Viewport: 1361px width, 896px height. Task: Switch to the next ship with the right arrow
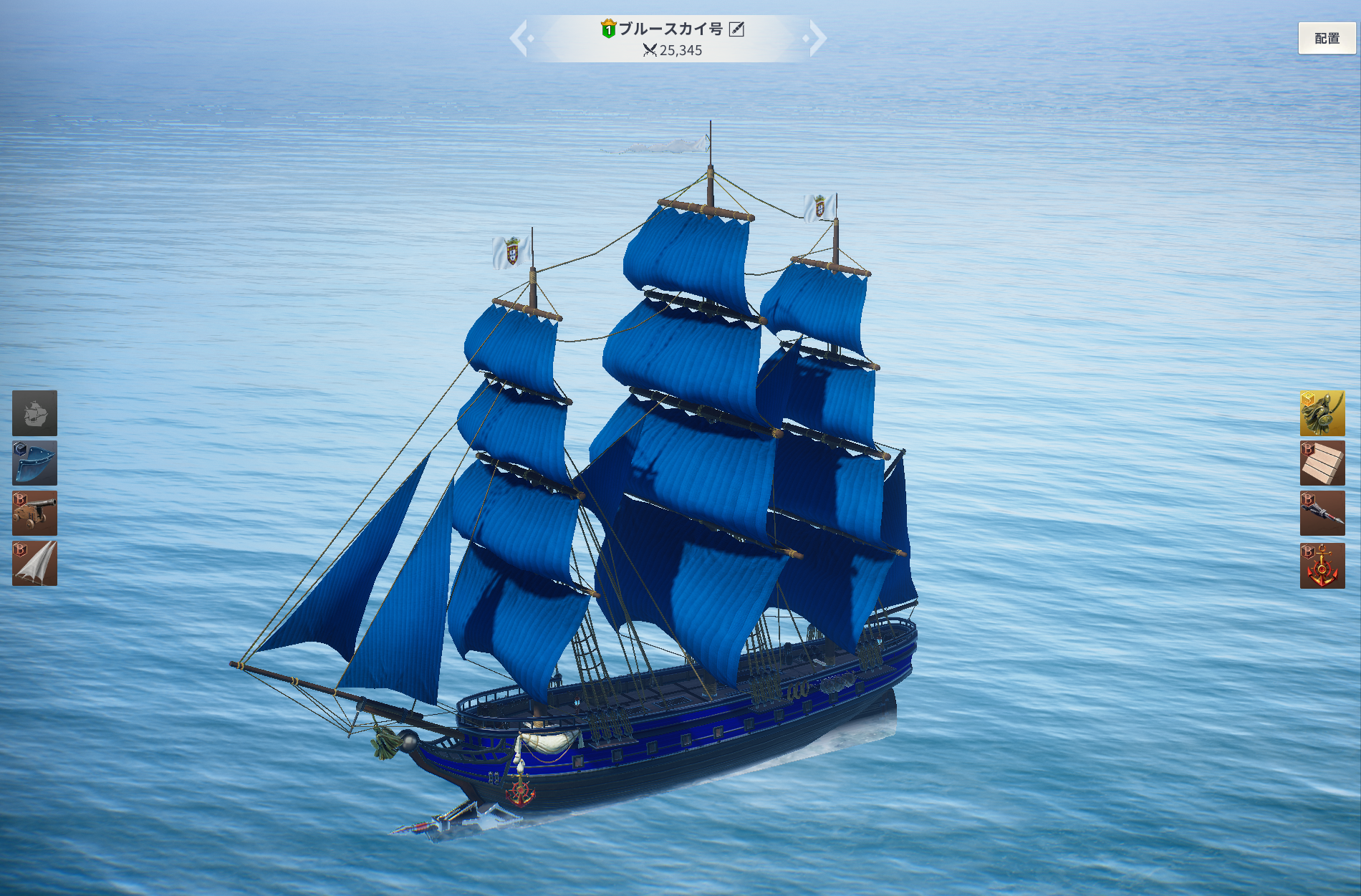(x=816, y=39)
